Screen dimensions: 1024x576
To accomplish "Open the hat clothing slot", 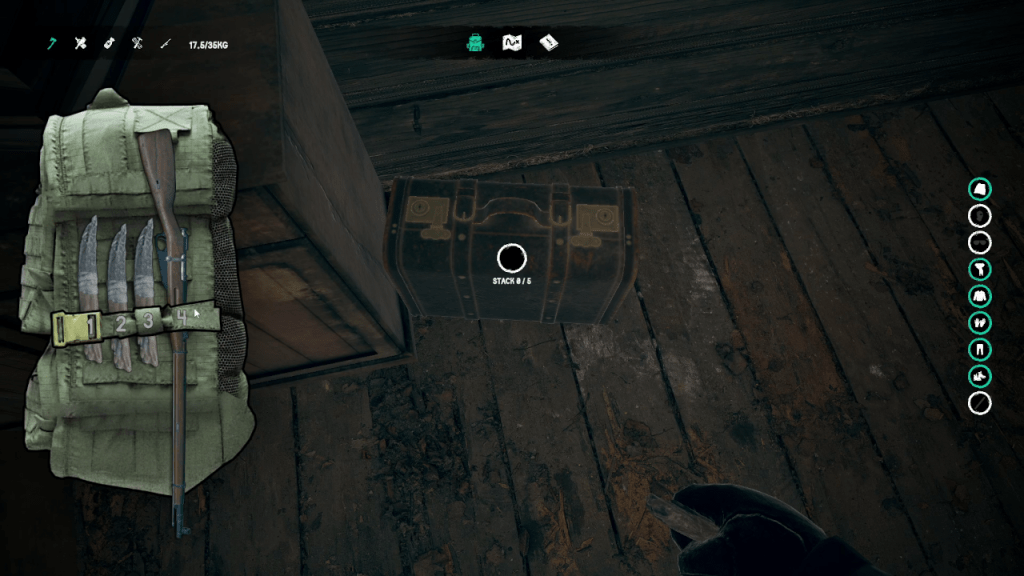I will click(x=980, y=188).
